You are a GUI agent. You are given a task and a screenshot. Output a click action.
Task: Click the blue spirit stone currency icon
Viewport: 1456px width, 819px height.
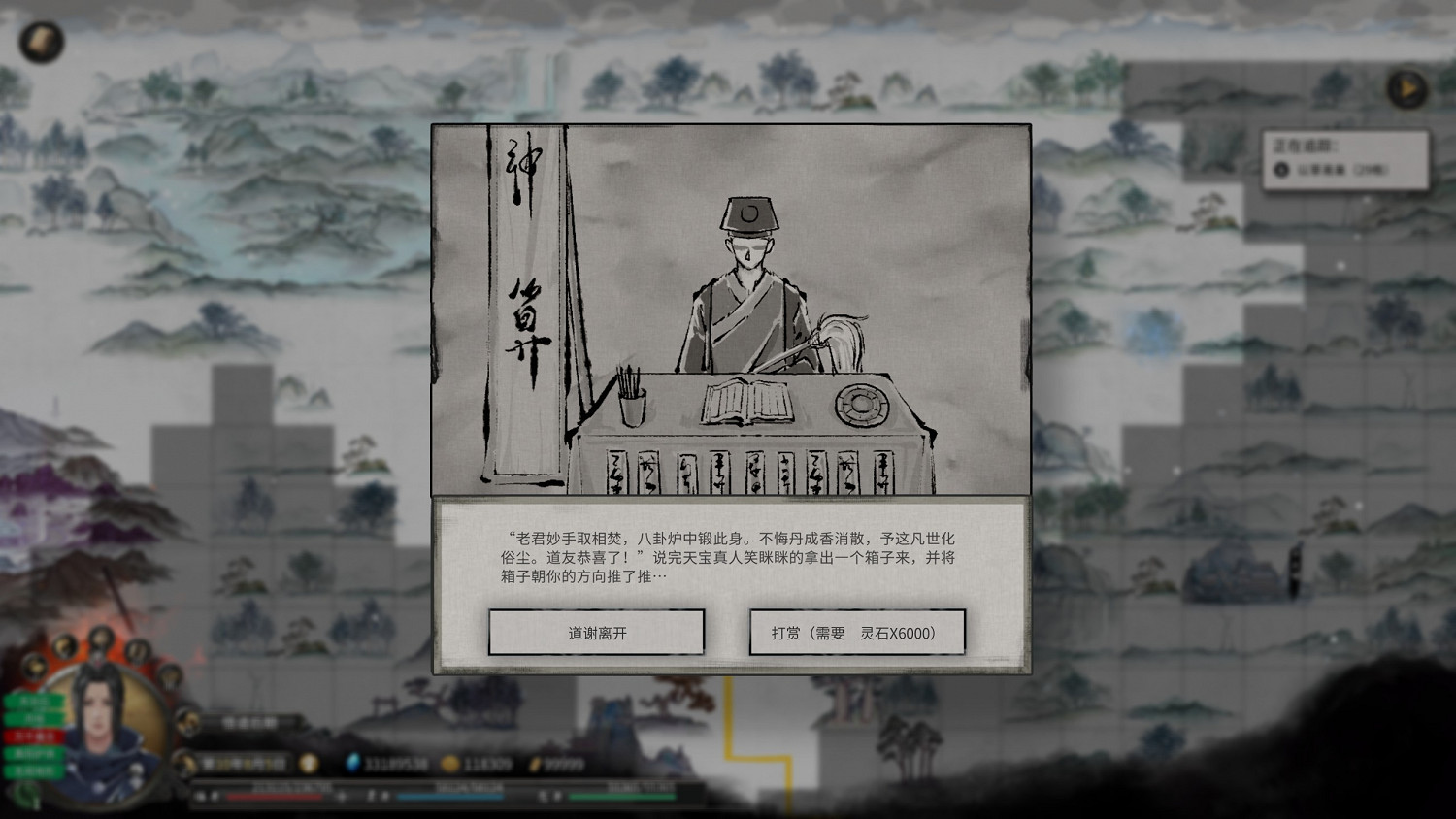pyautogui.click(x=354, y=763)
